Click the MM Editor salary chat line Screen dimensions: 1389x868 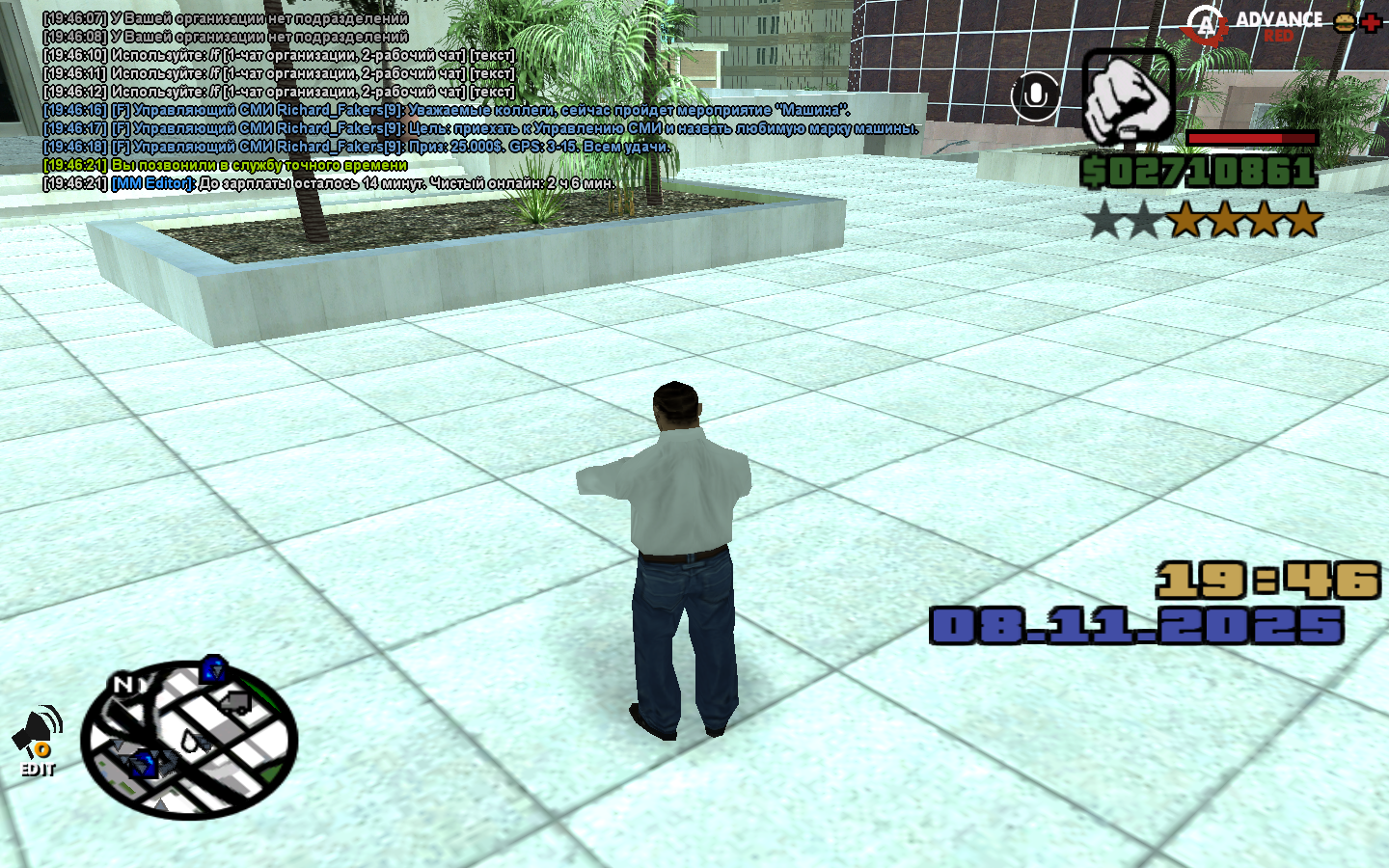[329, 183]
